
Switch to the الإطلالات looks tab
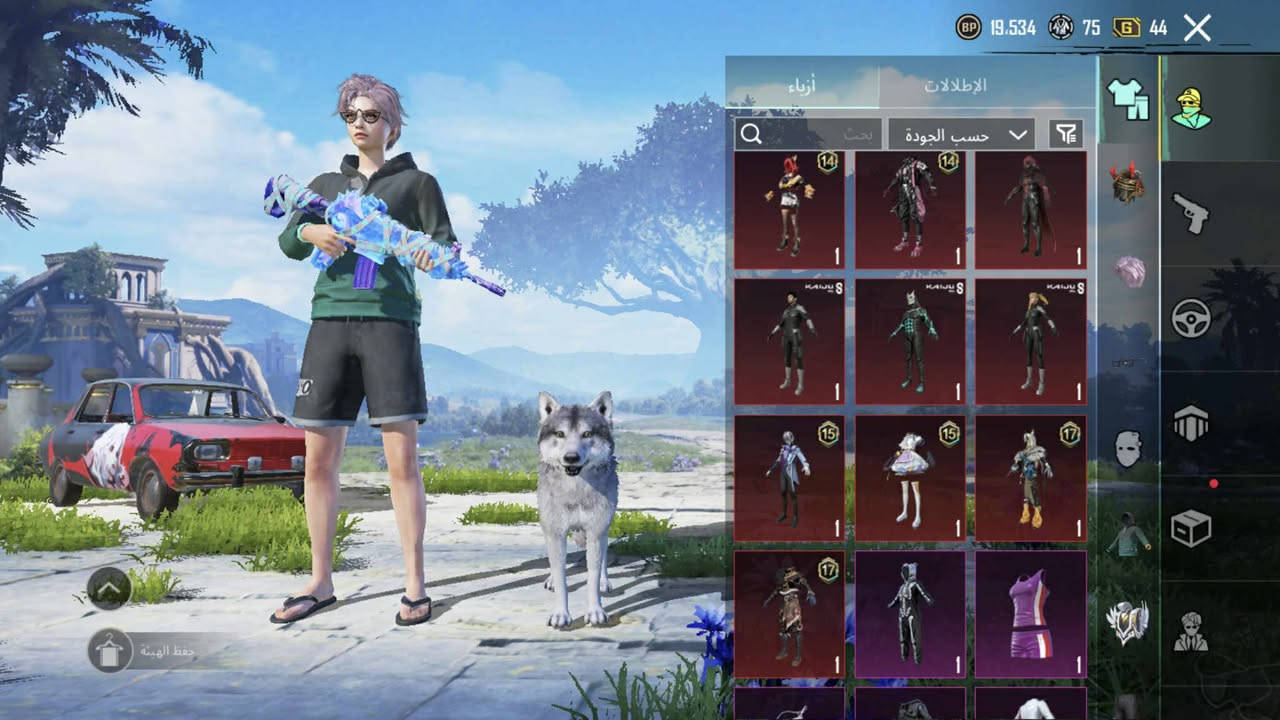pyautogui.click(x=954, y=86)
